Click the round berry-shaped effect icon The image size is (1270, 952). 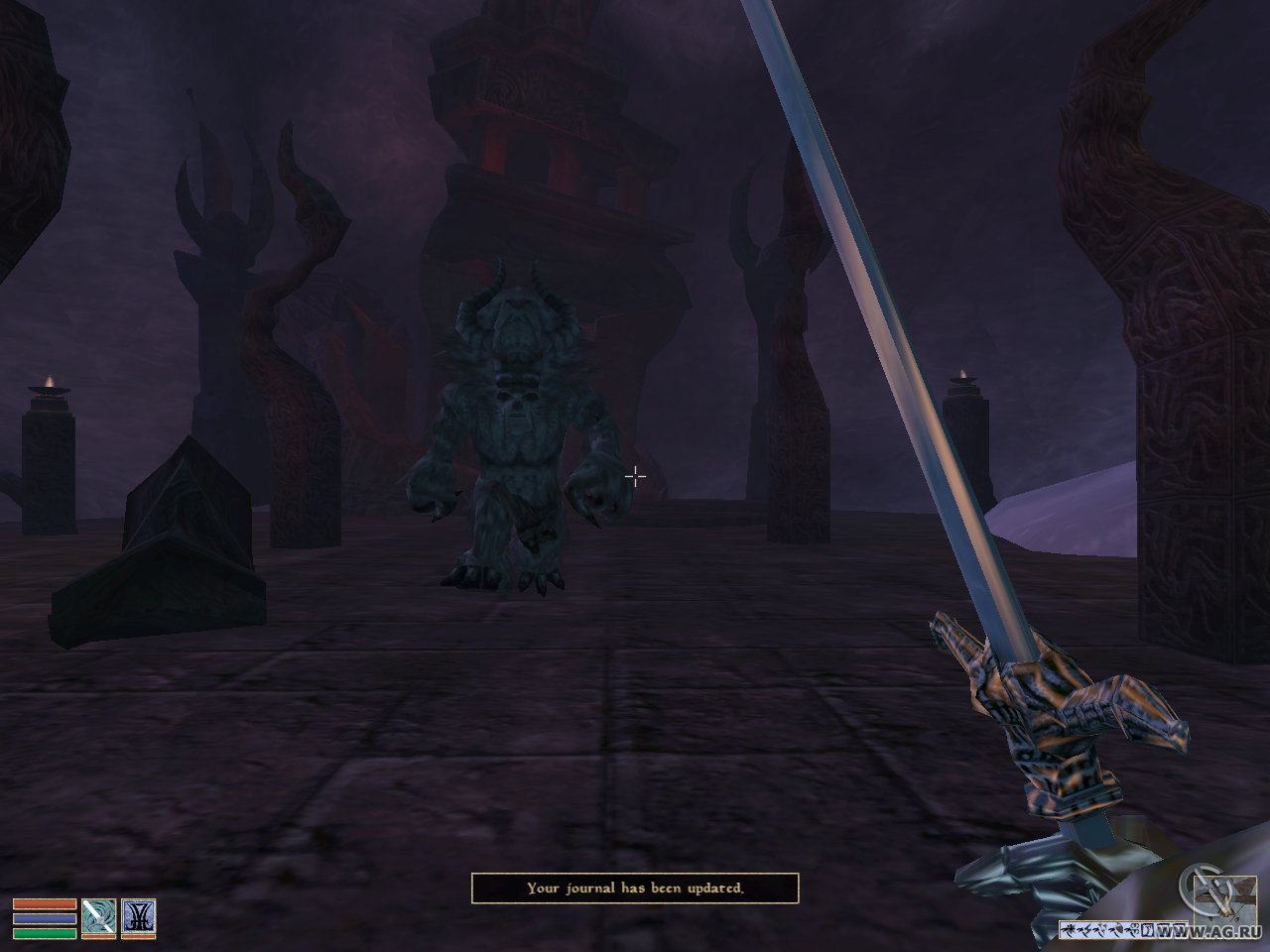[1118, 928]
